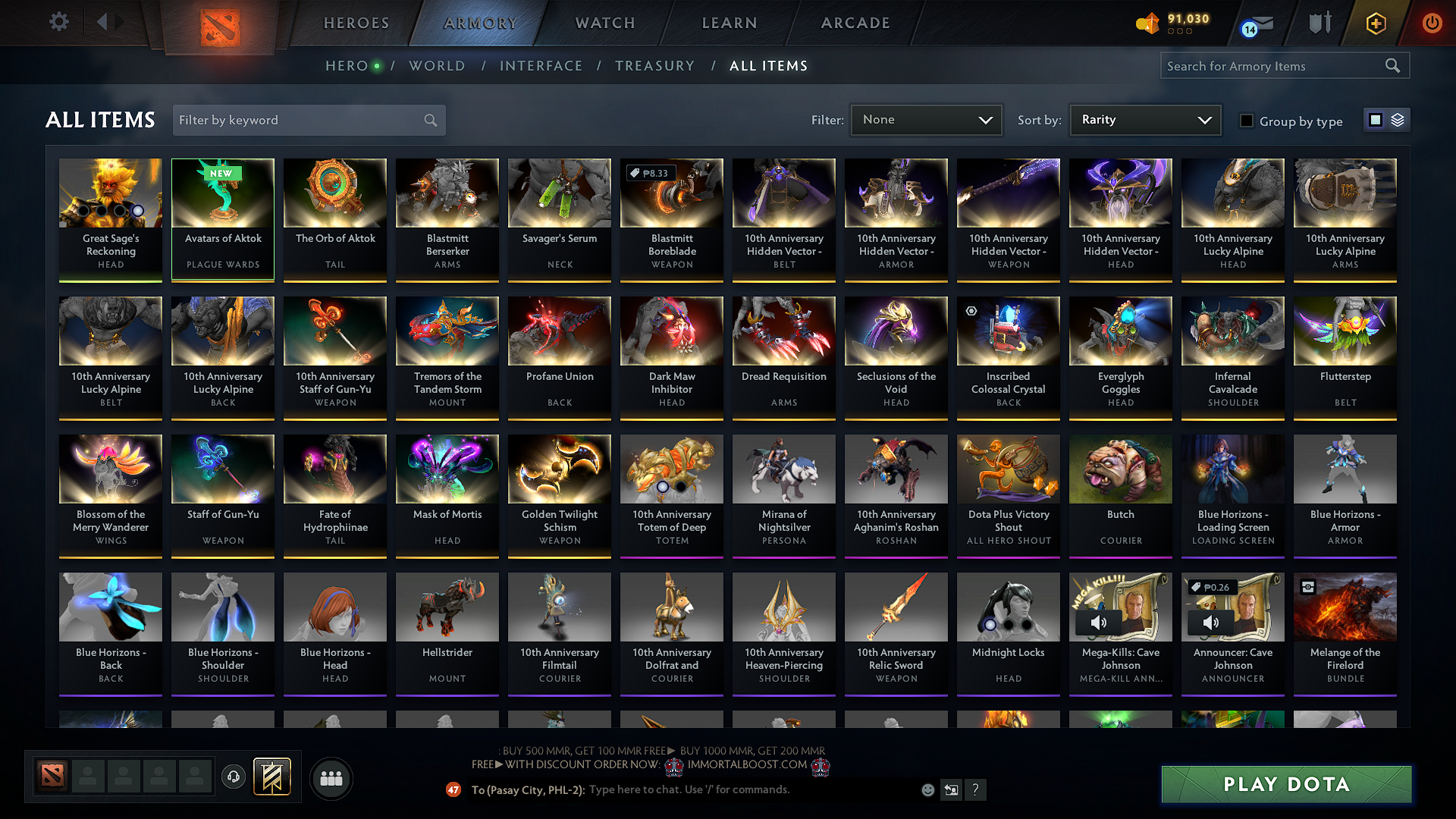Click the help question mark next to chat
This screenshot has width=1456, height=819.
click(x=976, y=789)
